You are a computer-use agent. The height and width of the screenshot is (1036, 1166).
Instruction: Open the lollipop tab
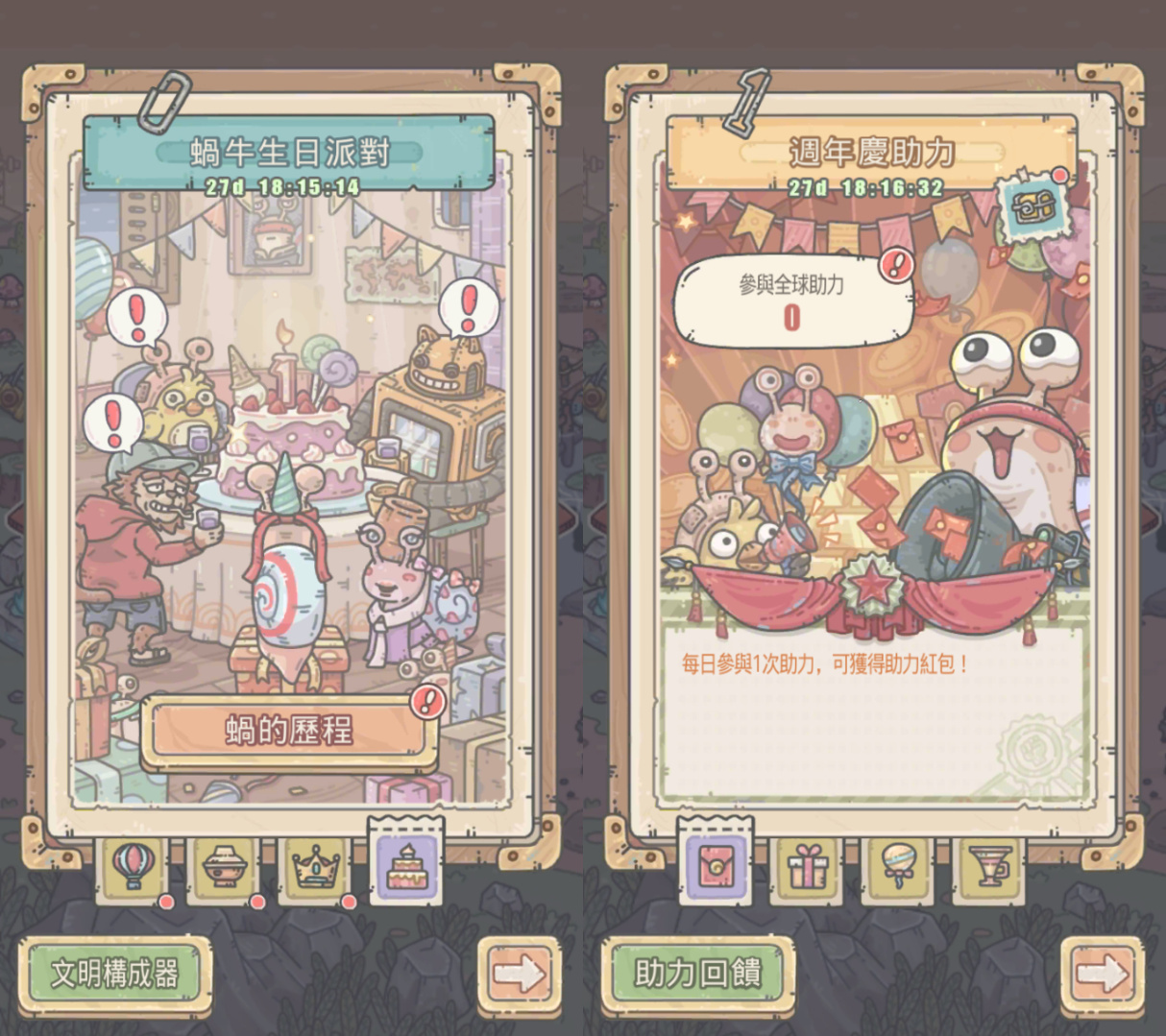point(898,867)
